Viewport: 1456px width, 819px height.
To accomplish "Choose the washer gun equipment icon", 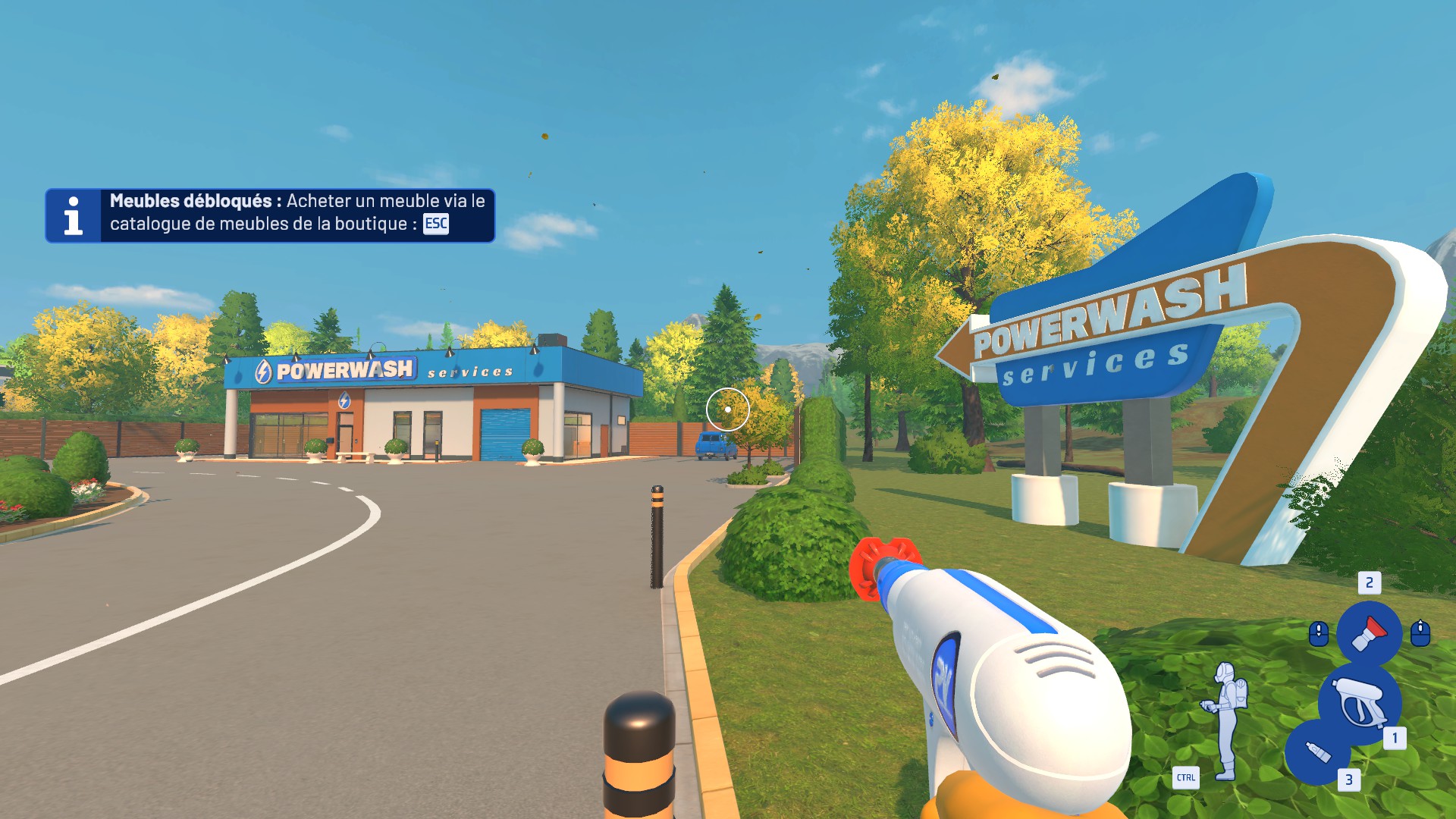I will [x=1358, y=701].
